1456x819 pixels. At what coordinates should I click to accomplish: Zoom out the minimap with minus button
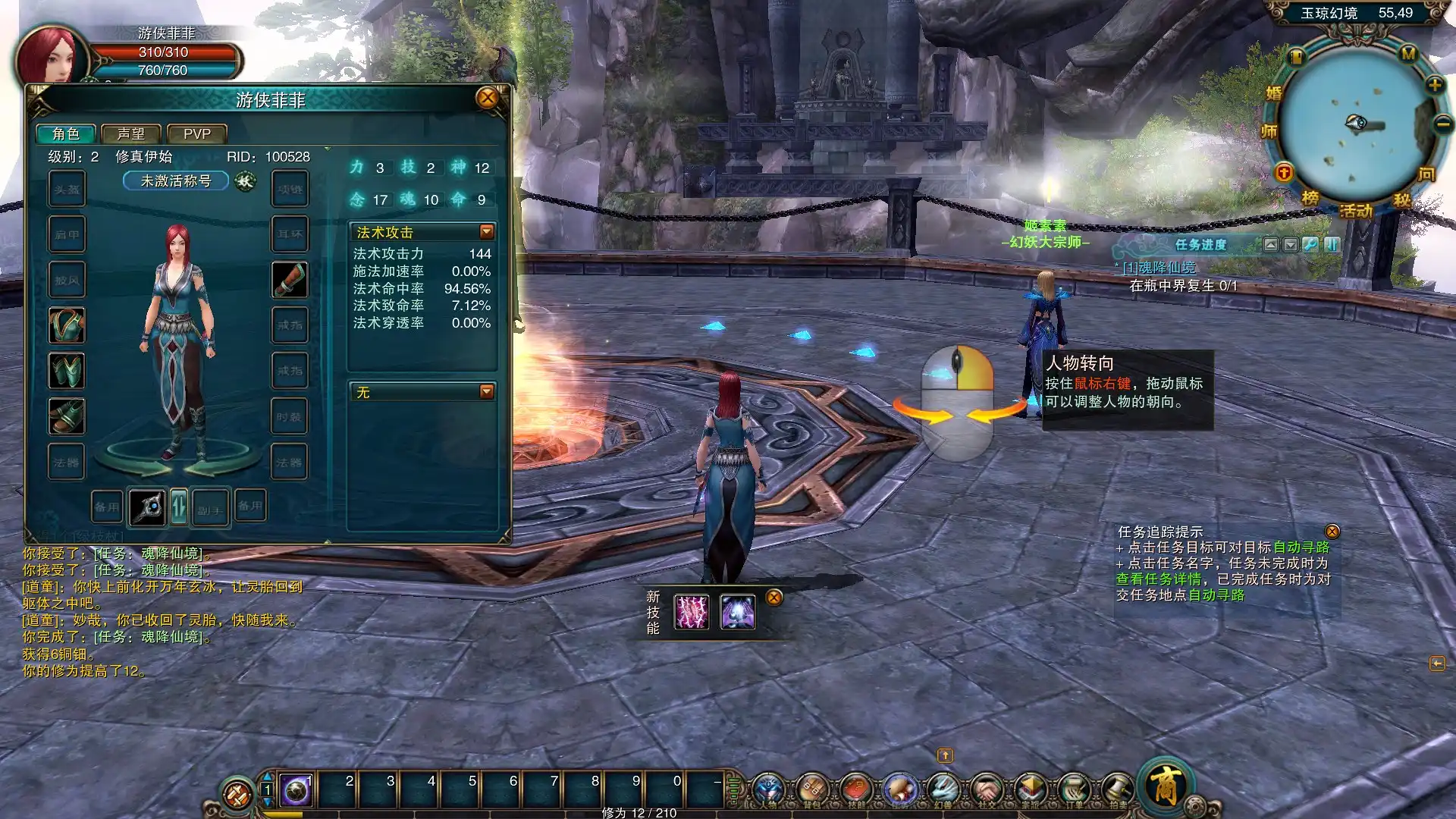1442,124
